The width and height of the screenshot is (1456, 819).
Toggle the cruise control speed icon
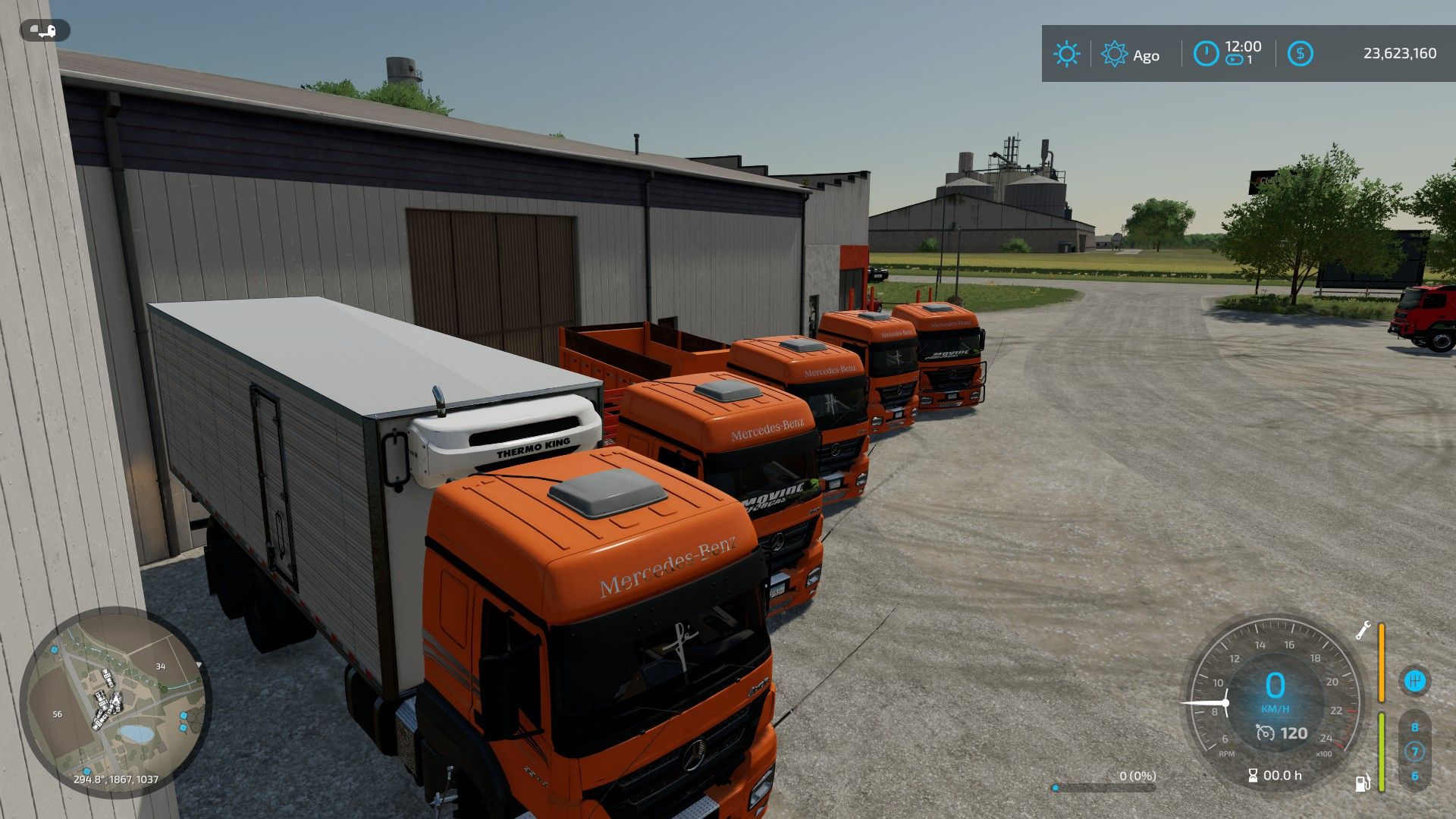point(1265,733)
